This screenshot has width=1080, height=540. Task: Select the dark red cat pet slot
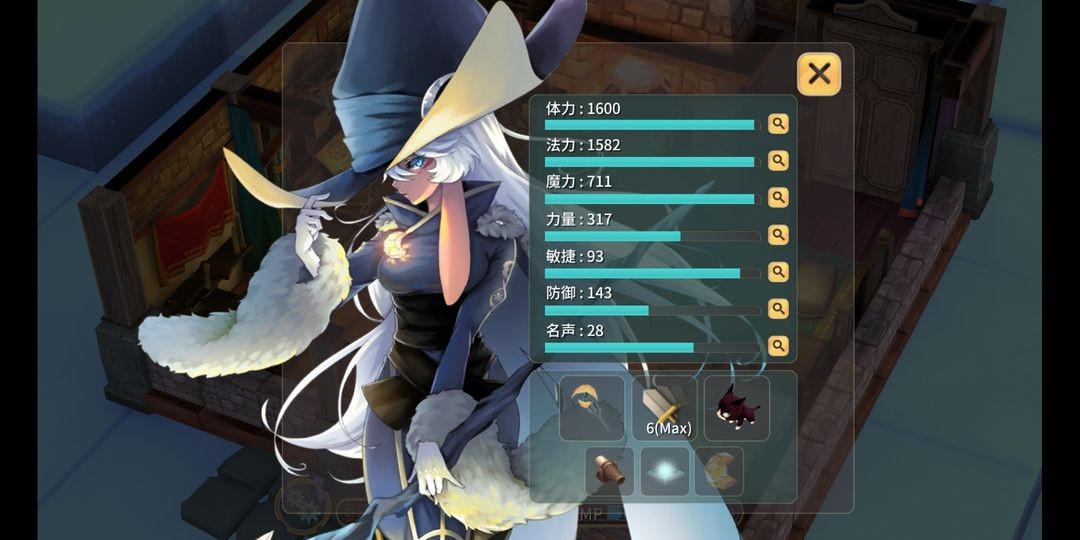[737, 408]
